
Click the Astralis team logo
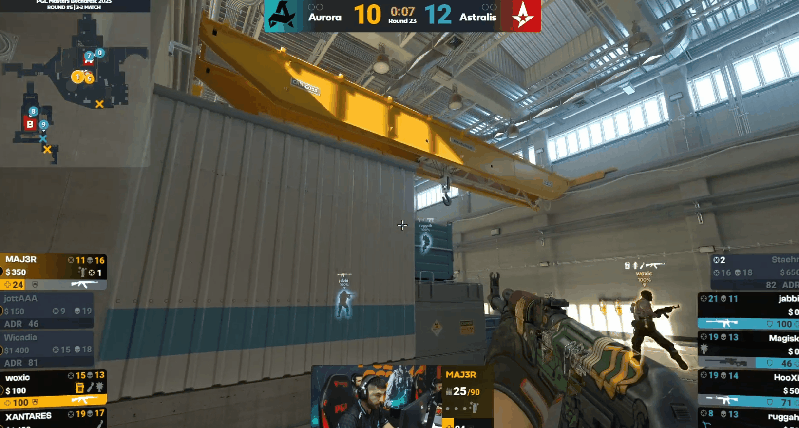(x=525, y=15)
